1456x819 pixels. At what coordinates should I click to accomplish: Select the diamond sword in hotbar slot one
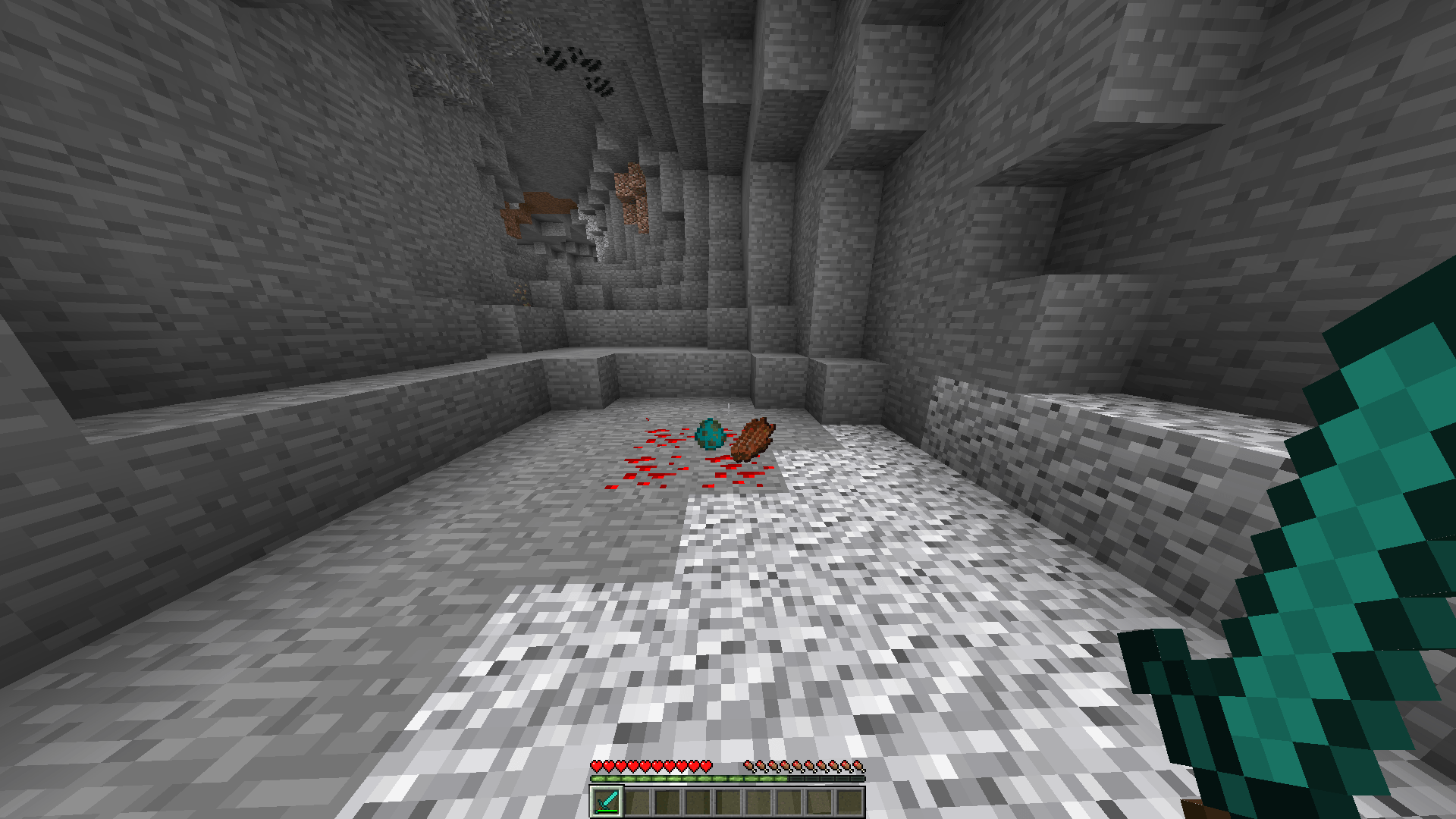[607, 802]
